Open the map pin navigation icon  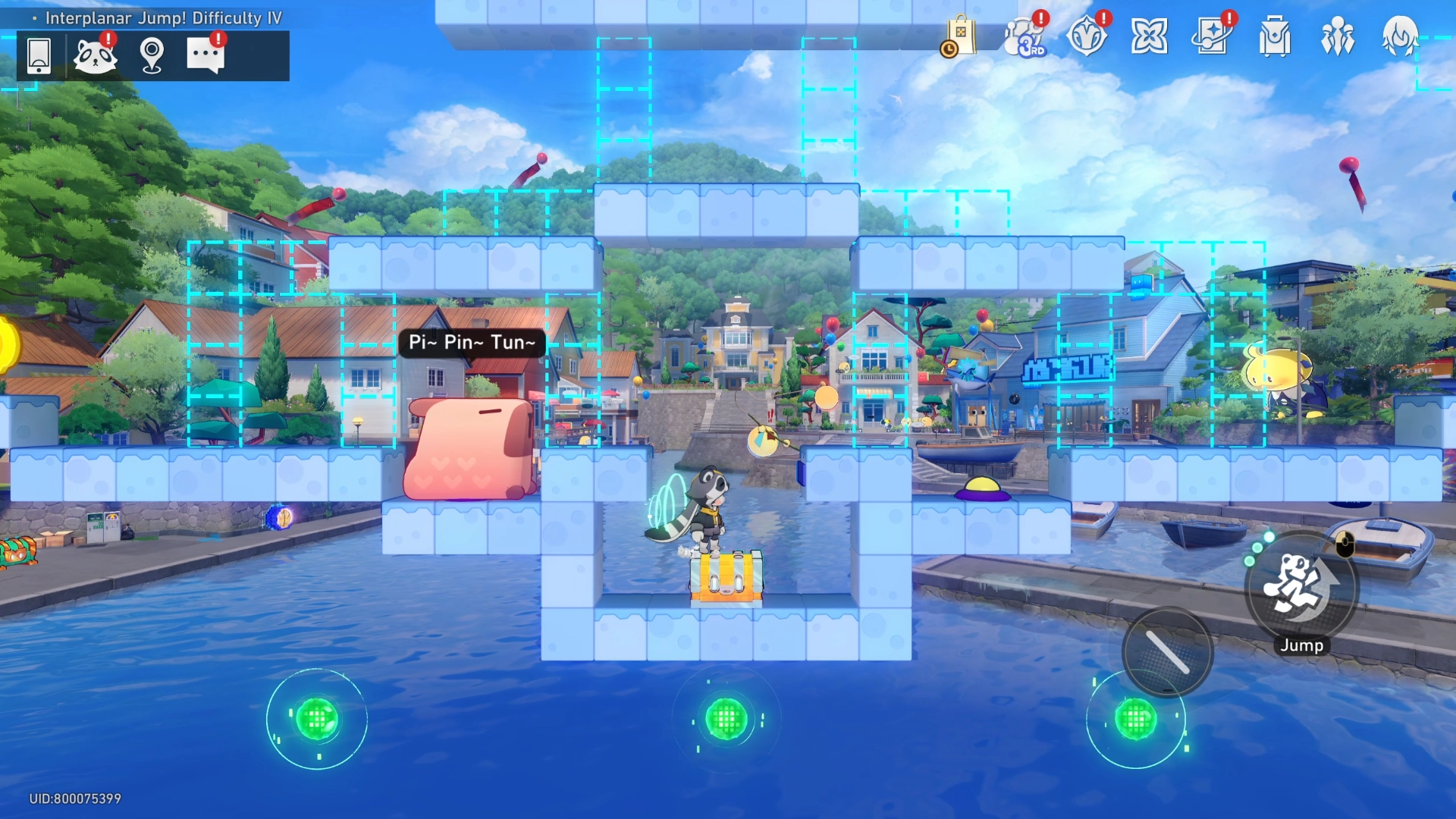click(152, 55)
